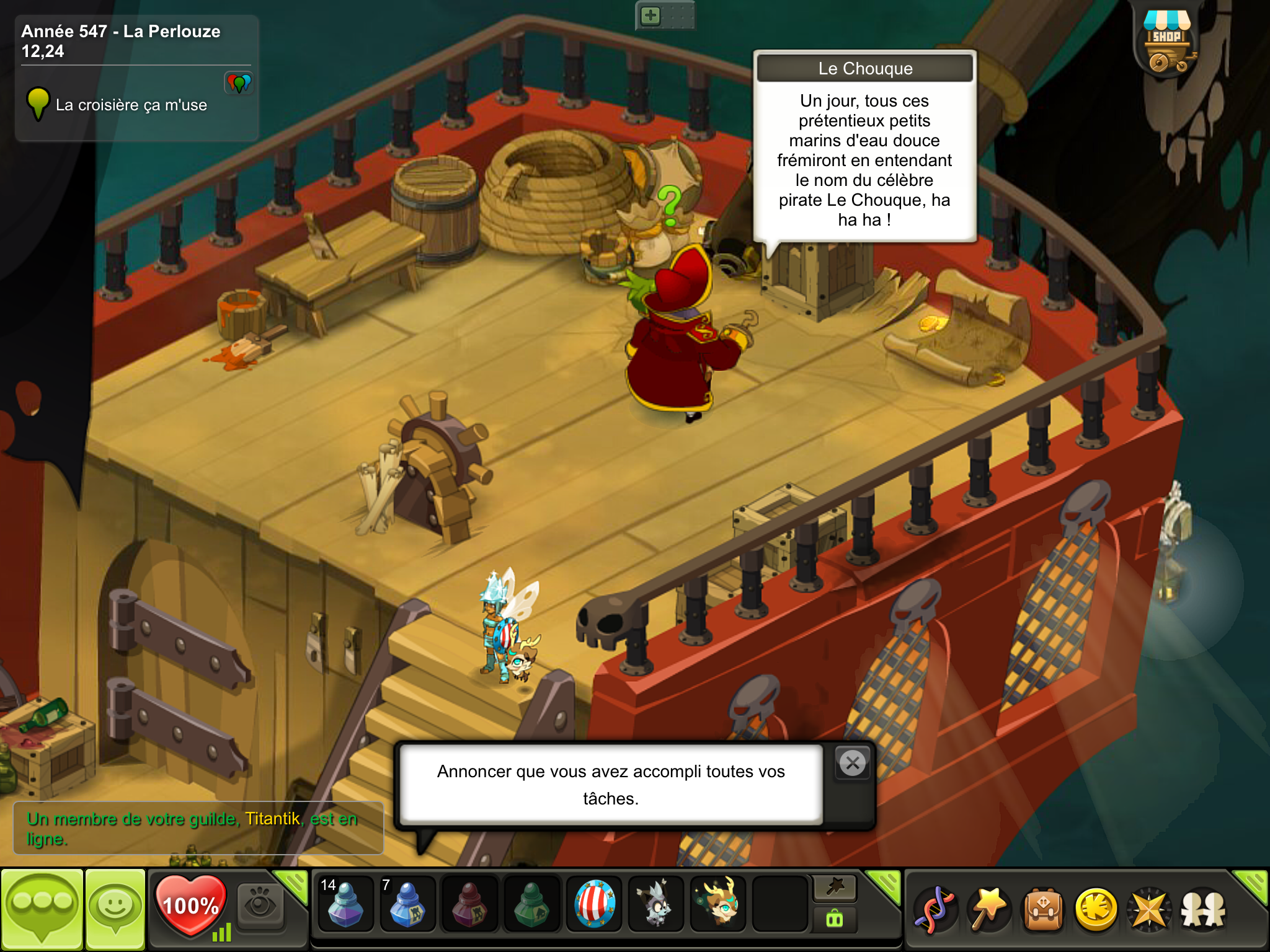Tap the green plus button at the top
1270x952 pixels.
[651, 15]
